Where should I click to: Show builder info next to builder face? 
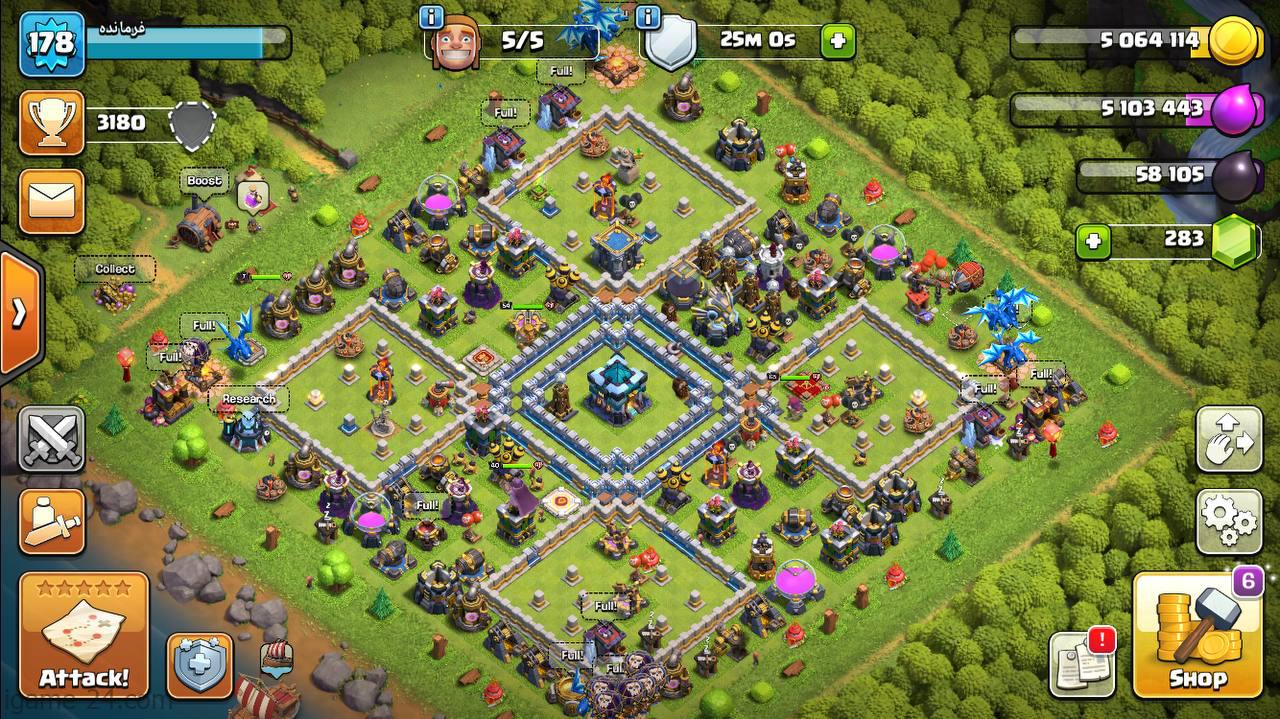[432, 17]
